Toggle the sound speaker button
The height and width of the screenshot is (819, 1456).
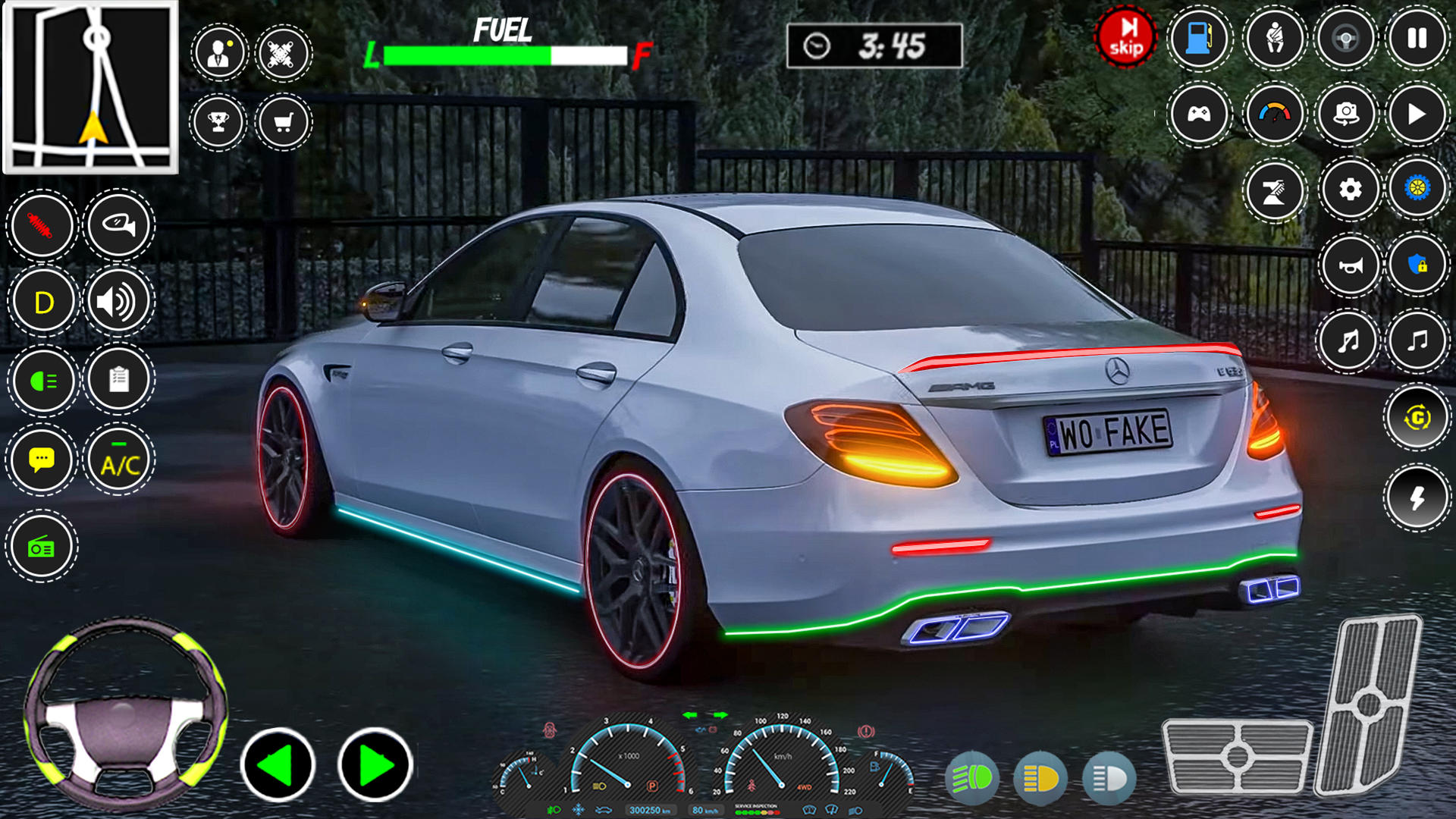(x=119, y=302)
